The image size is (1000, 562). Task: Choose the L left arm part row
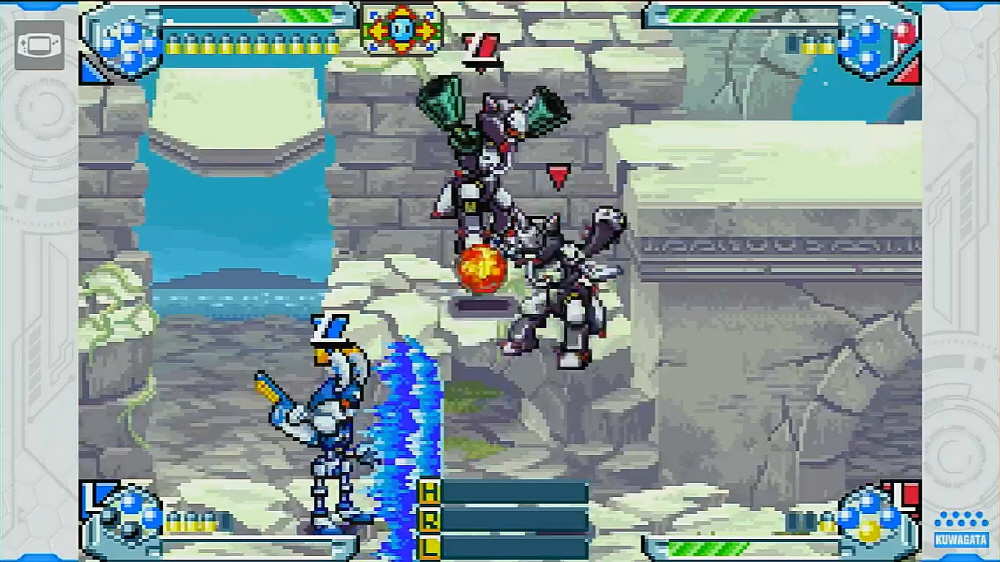(x=503, y=547)
